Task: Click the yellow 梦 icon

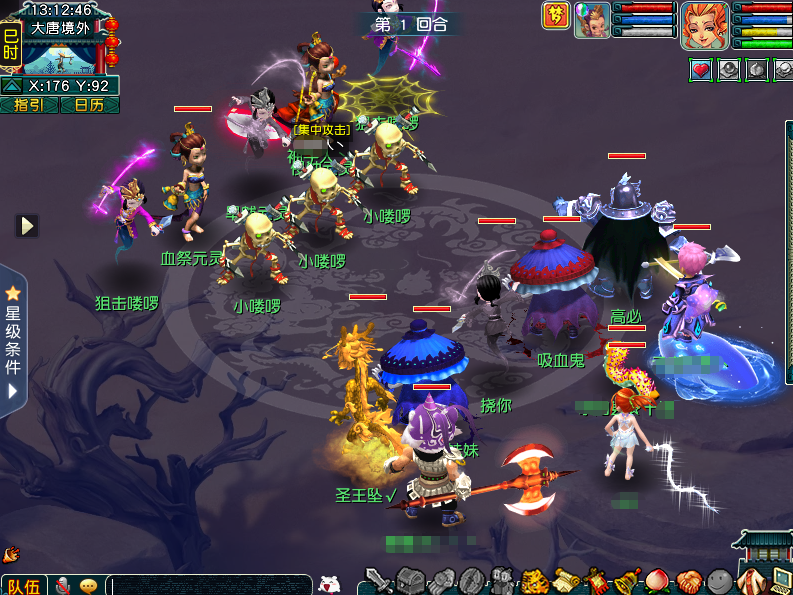Action: pyautogui.click(x=555, y=15)
